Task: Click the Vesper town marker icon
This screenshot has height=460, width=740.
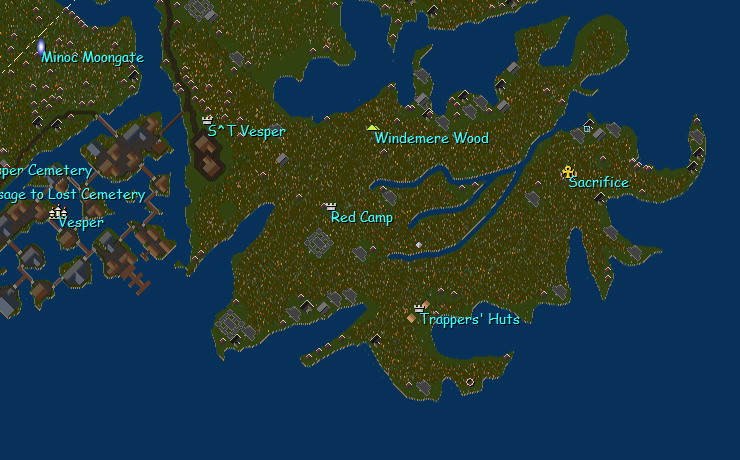Action: [58, 212]
